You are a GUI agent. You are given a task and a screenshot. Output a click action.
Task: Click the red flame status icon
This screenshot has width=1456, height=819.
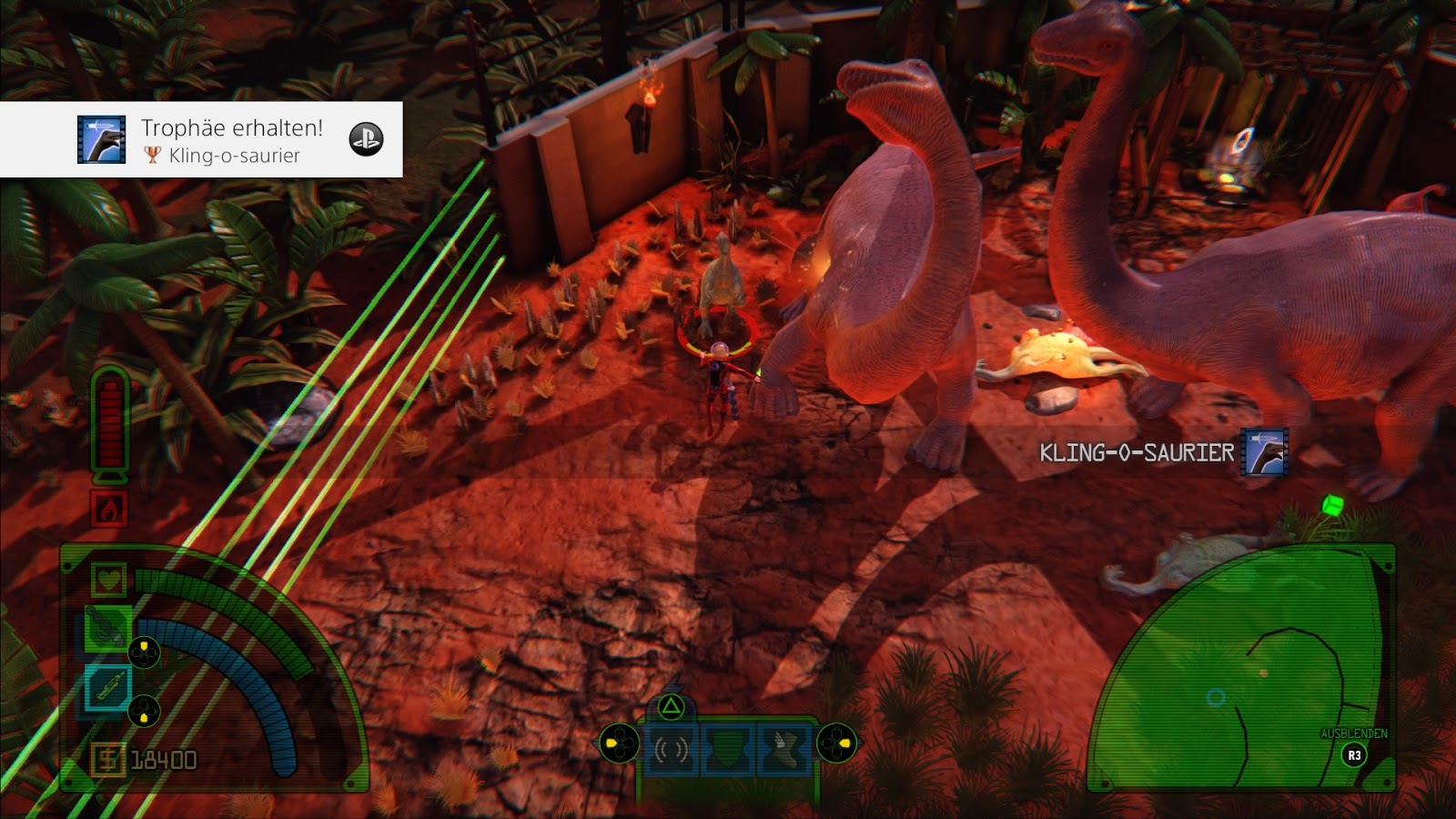[x=108, y=509]
